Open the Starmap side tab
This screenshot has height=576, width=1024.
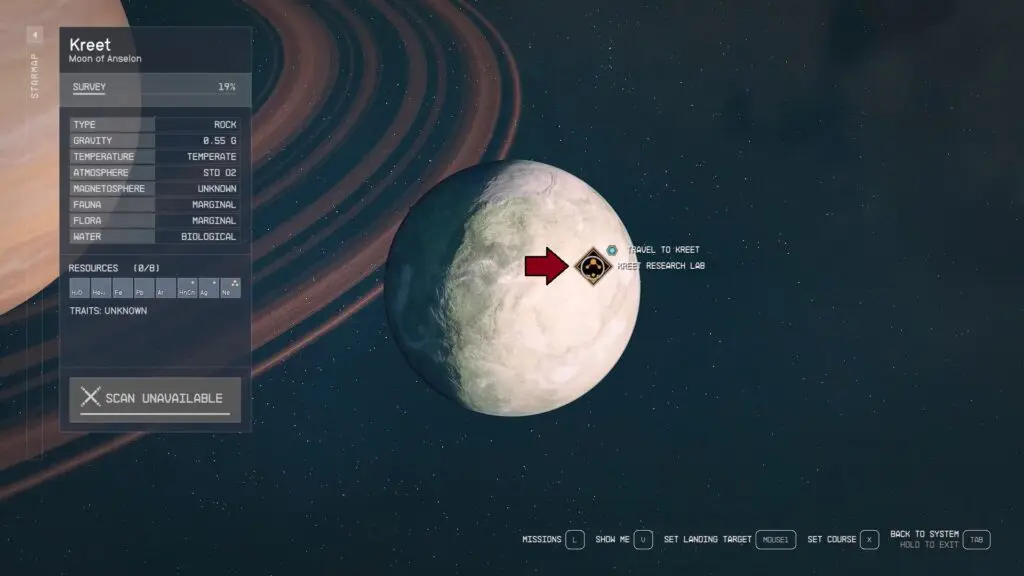pyautogui.click(x=35, y=66)
